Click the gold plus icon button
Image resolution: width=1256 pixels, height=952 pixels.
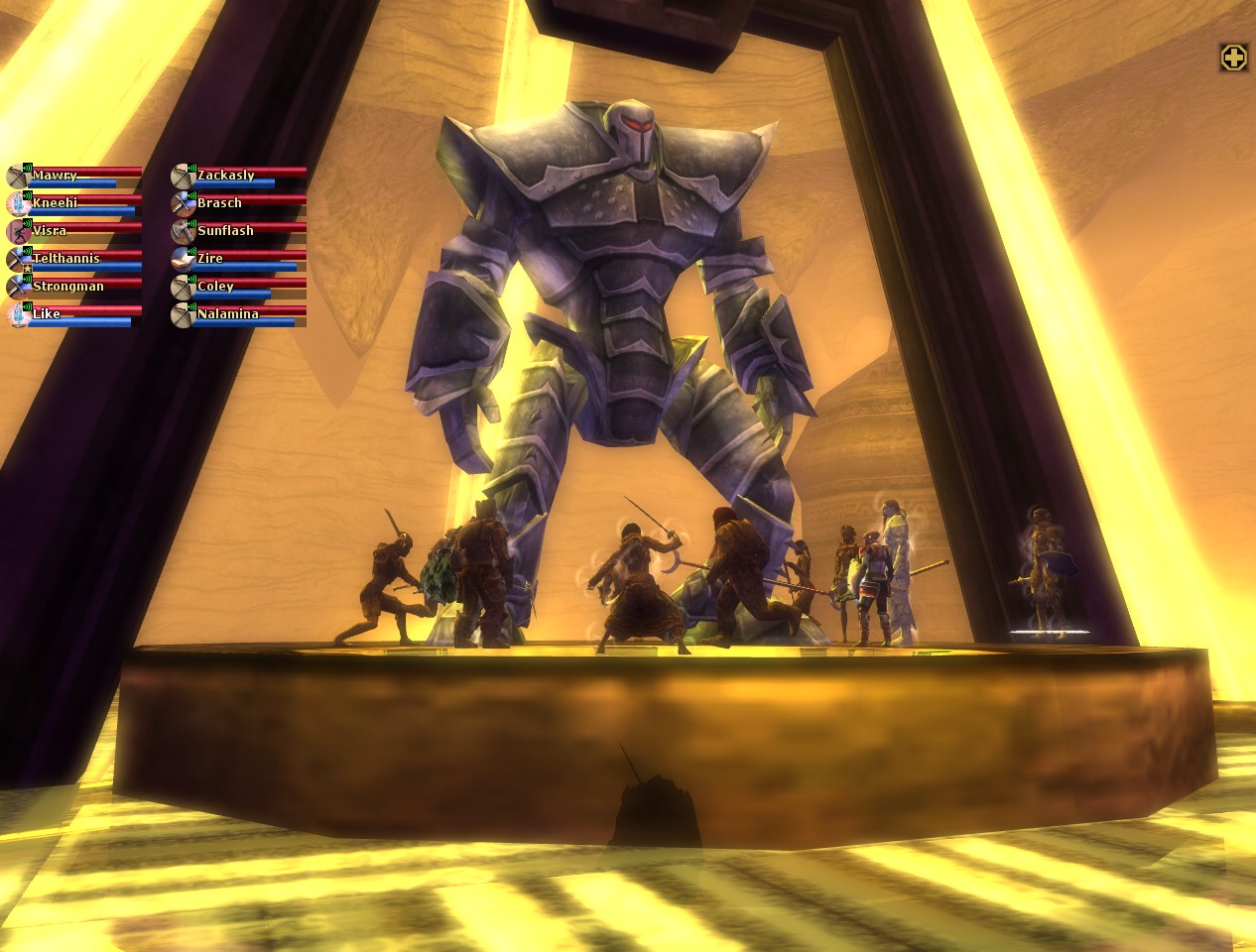coord(1233,59)
